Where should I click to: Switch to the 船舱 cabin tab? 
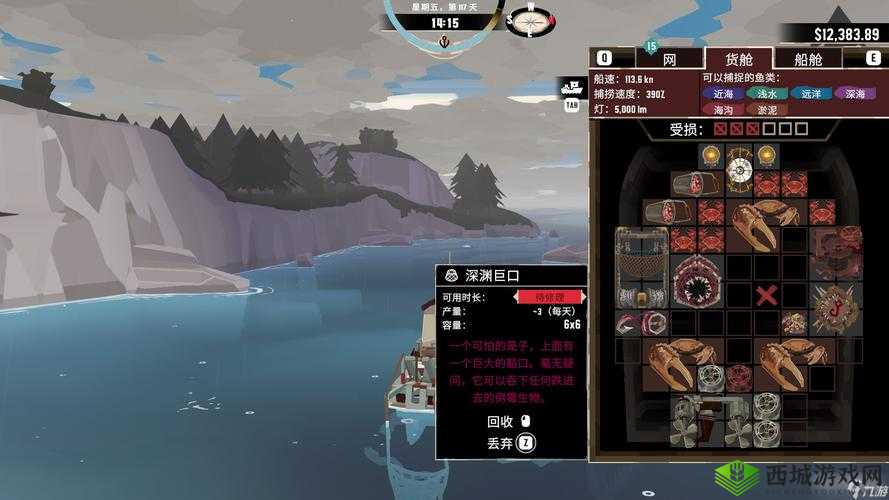808,59
